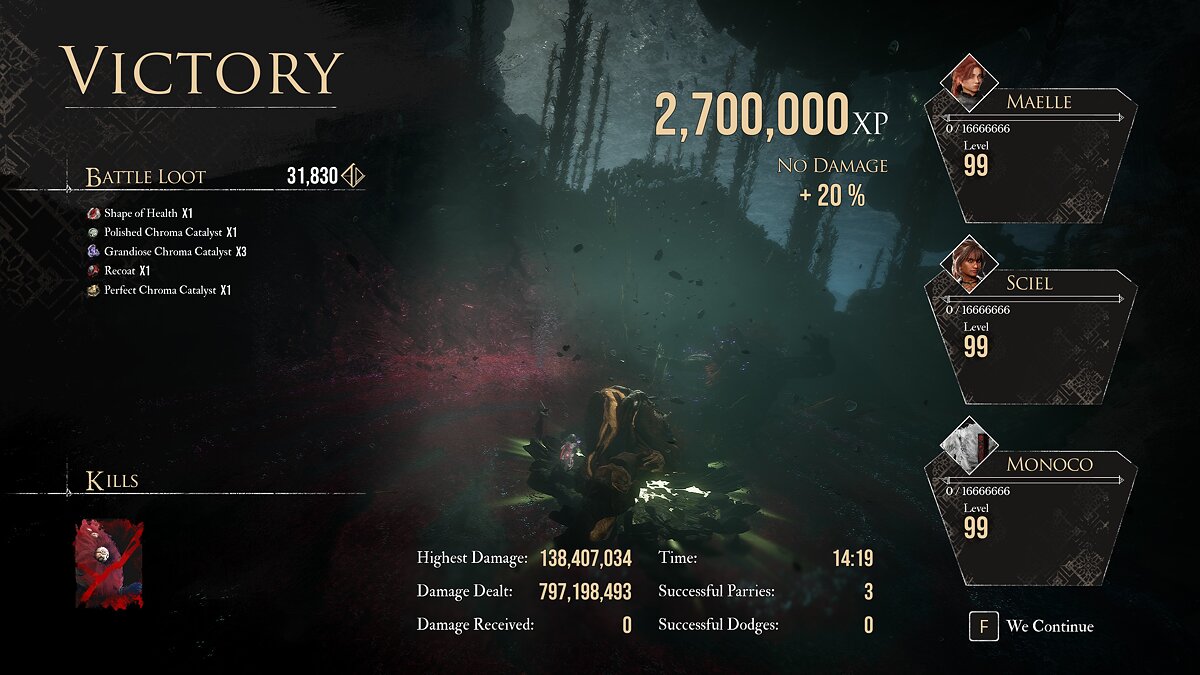Screen dimensions: 1200x675
Task: Click the defeated enemy portrait under Kills
Action: 109,563
